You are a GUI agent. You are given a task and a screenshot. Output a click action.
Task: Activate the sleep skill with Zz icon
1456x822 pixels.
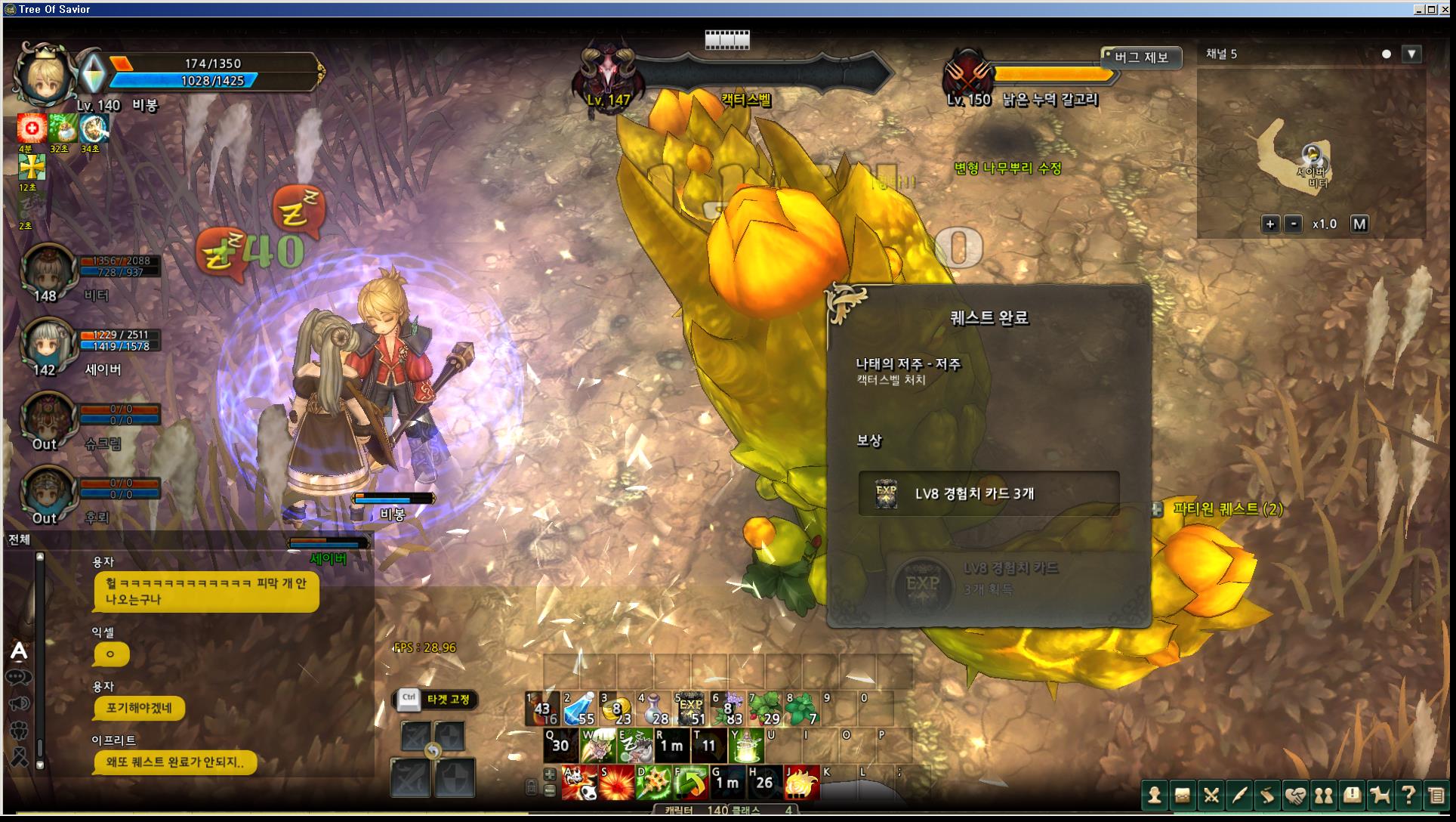pyautogui.click(x=634, y=746)
